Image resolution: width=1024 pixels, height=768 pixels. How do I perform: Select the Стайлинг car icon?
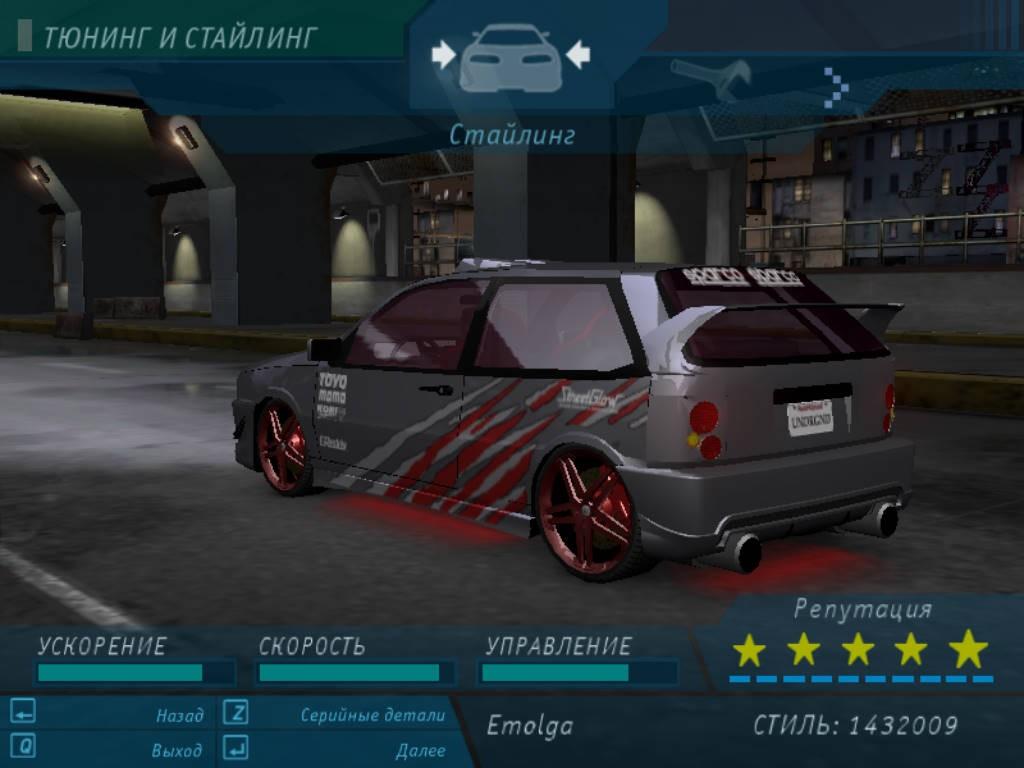pos(510,58)
